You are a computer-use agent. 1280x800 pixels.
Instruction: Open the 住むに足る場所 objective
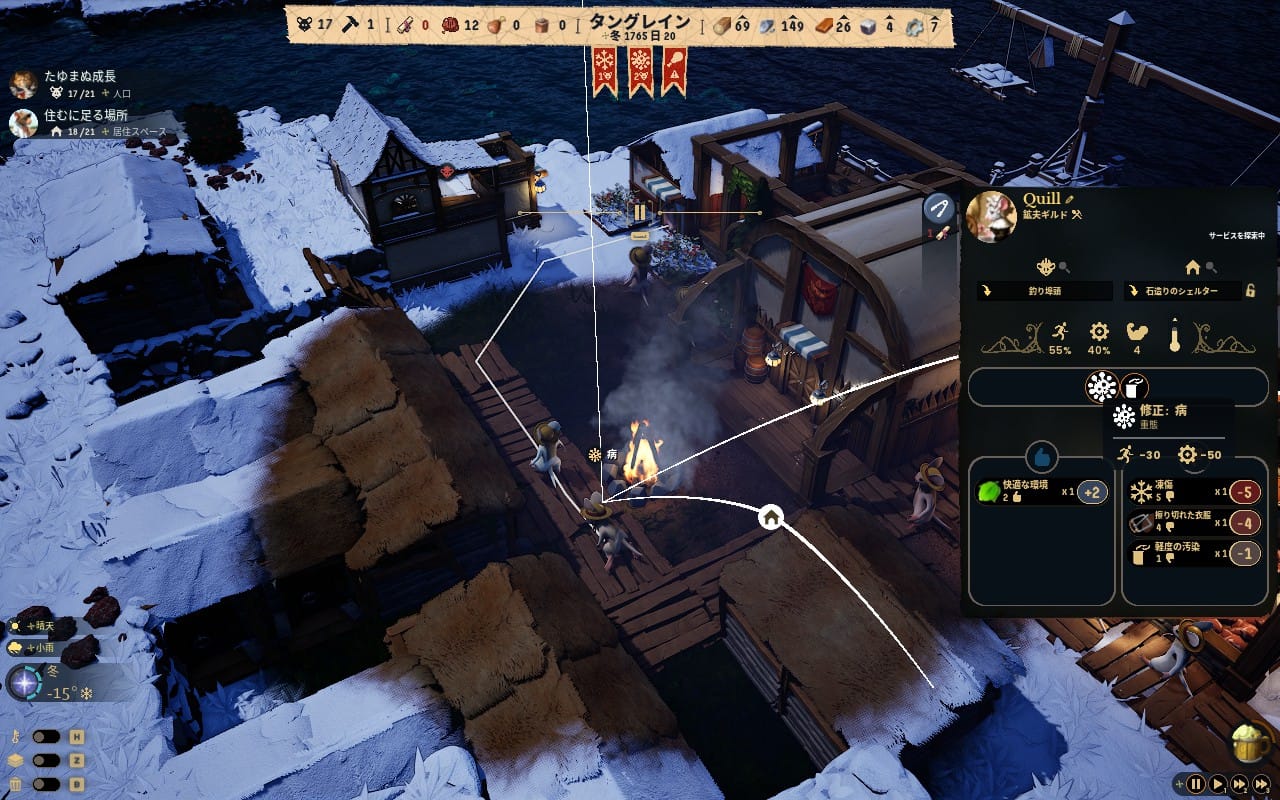(78, 116)
